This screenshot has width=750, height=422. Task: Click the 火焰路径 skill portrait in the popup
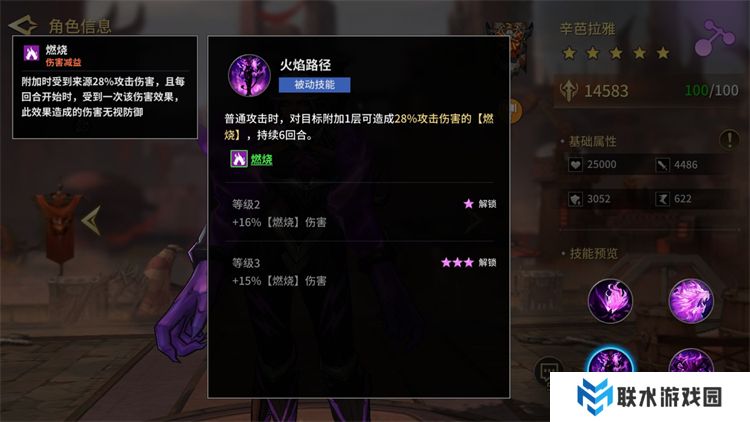pyautogui.click(x=251, y=76)
